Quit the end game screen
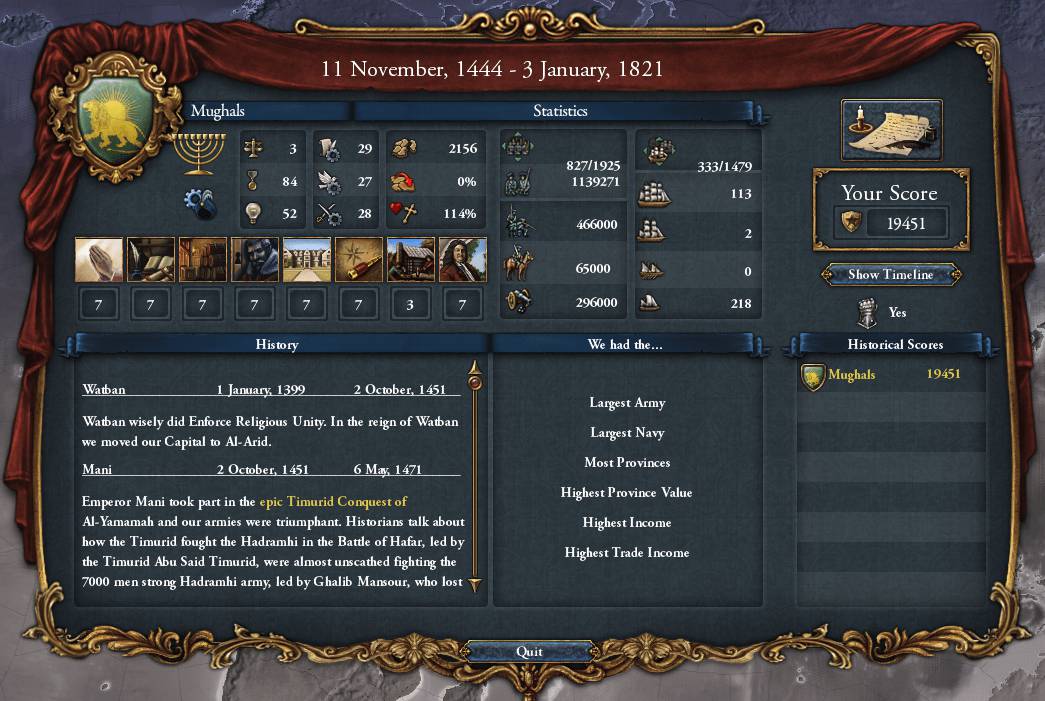This screenshot has height=701, width=1045. [529, 652]
